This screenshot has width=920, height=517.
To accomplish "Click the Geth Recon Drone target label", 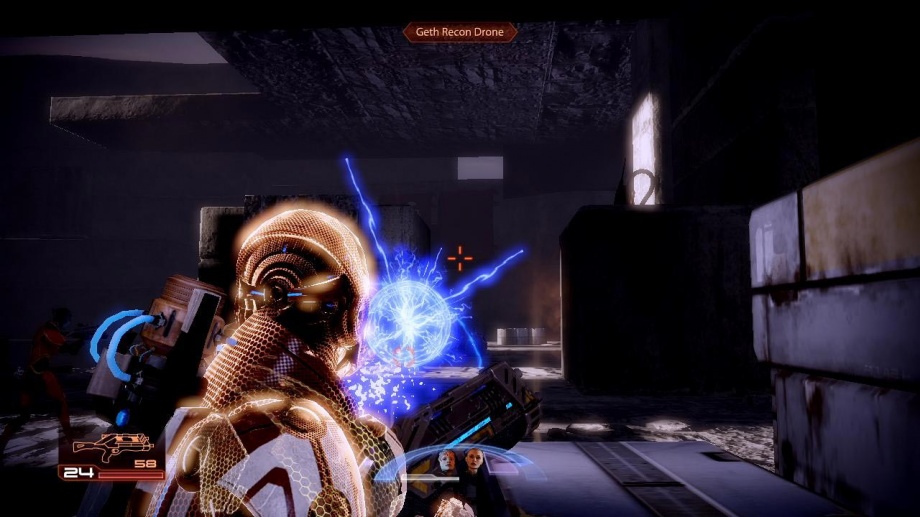I will [x=460, y=32].
